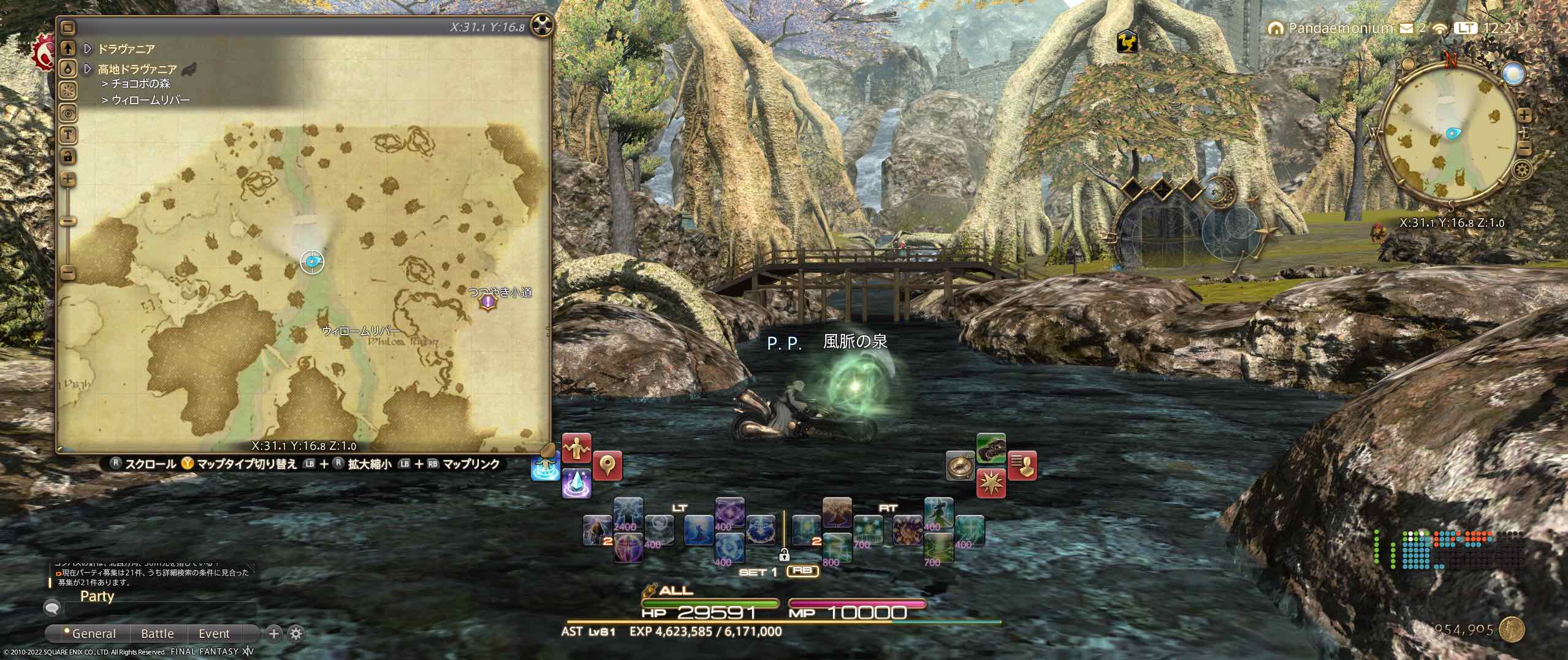Viewport: 1568px width, 660px height.
Task: Open chat log gear settings
Action: coord(296,634)
